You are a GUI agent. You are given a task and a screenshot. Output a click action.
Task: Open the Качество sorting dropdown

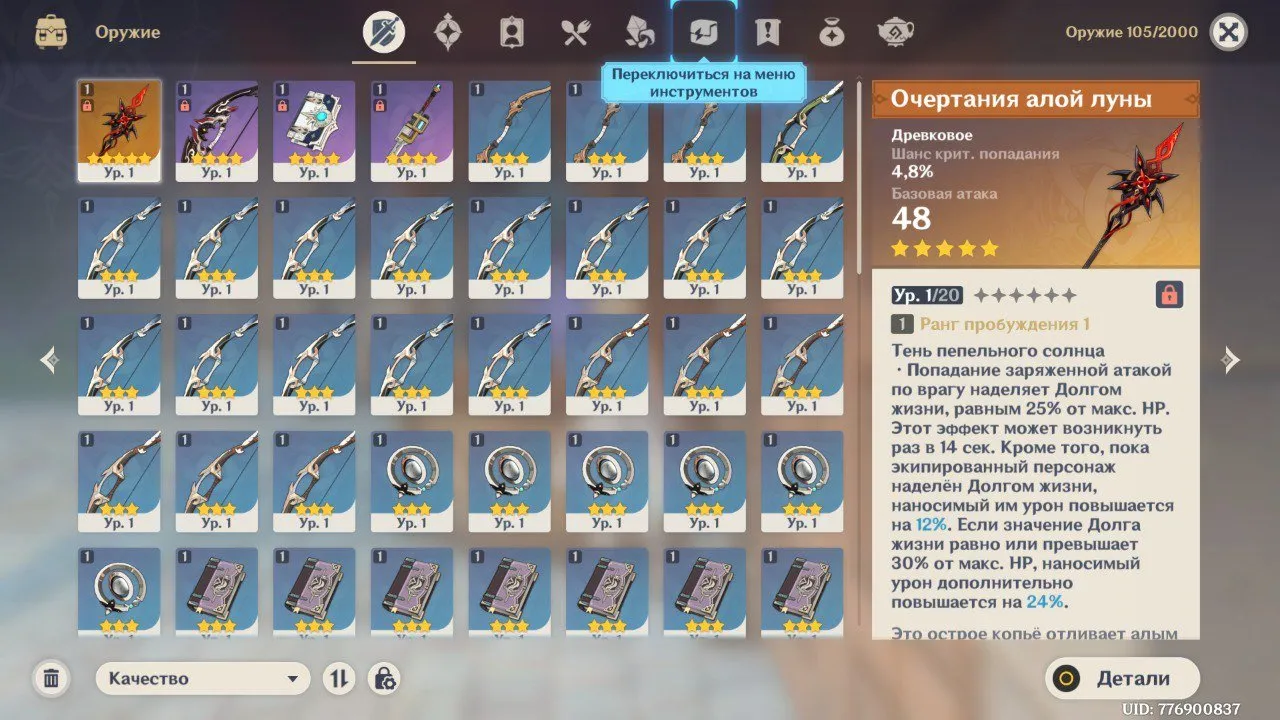[202, 678]
